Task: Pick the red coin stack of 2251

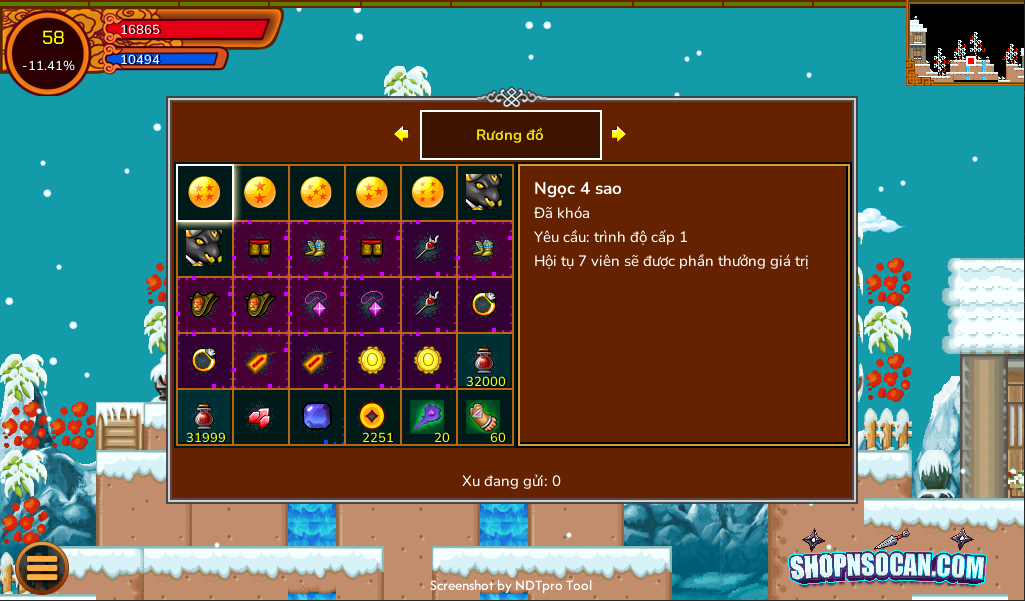Action: 372,417
